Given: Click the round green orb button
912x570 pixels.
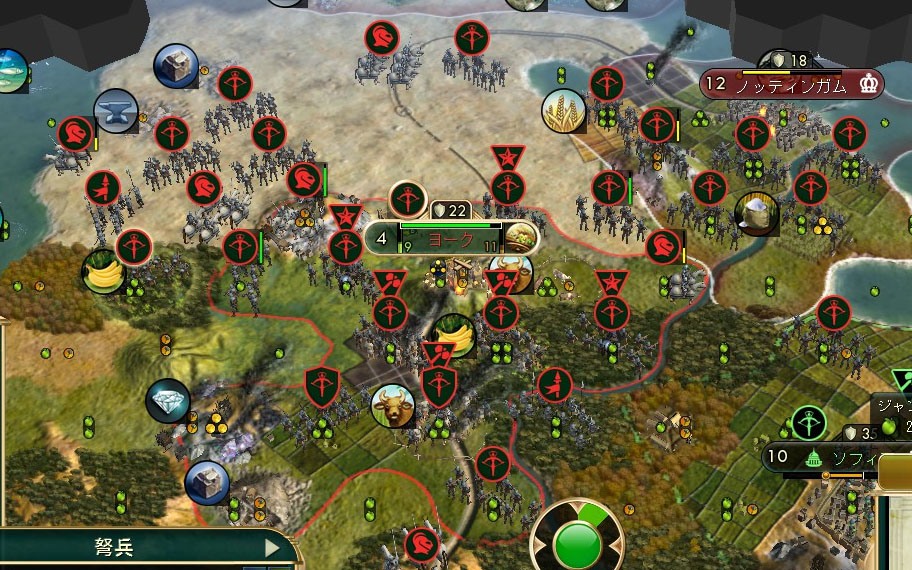Looking at the screenshot, I should pyautogui.click(x=578, y=544).
